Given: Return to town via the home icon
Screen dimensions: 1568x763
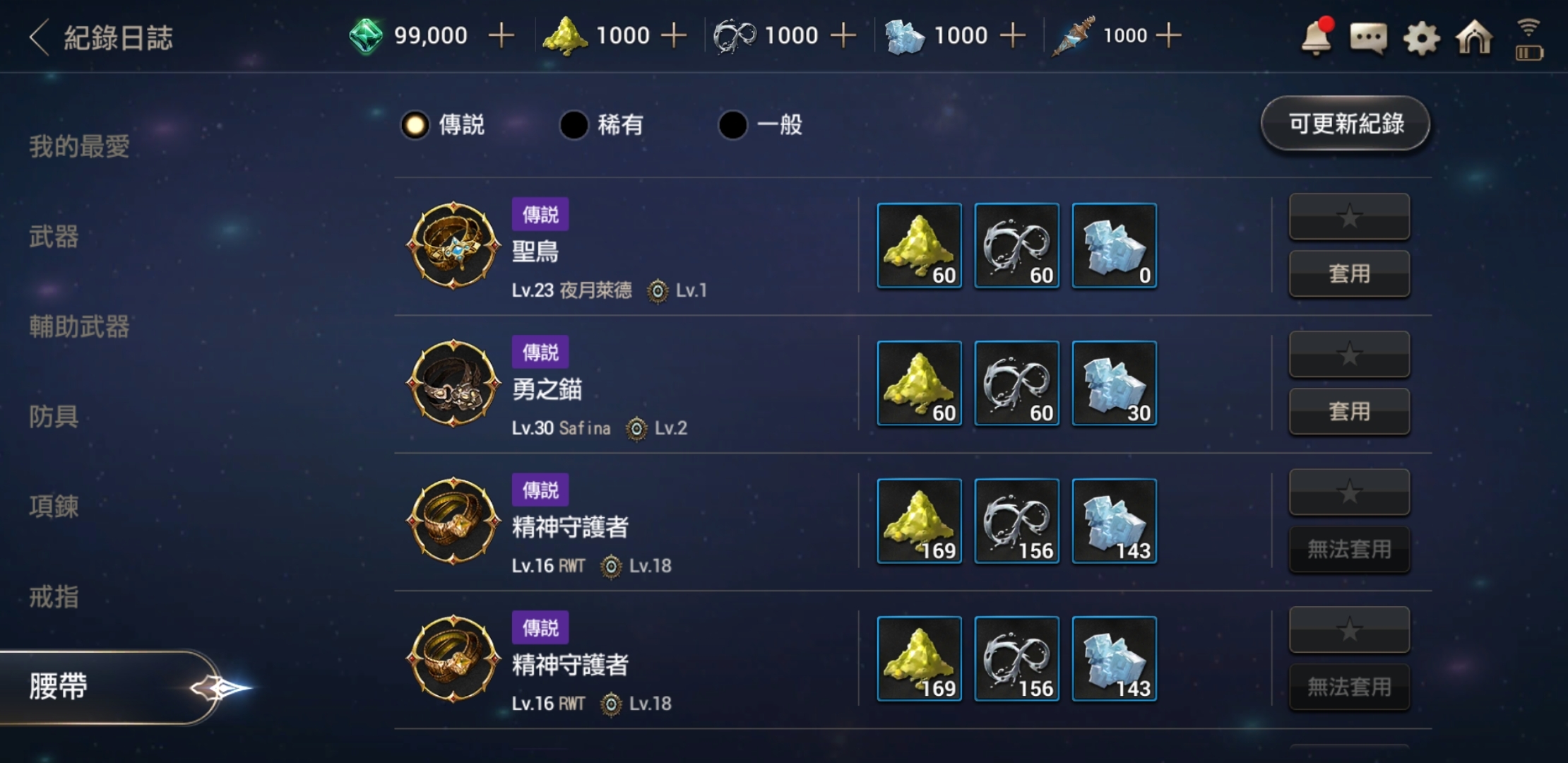Looking at the screenshot, I should click(x=1472, y=39).
